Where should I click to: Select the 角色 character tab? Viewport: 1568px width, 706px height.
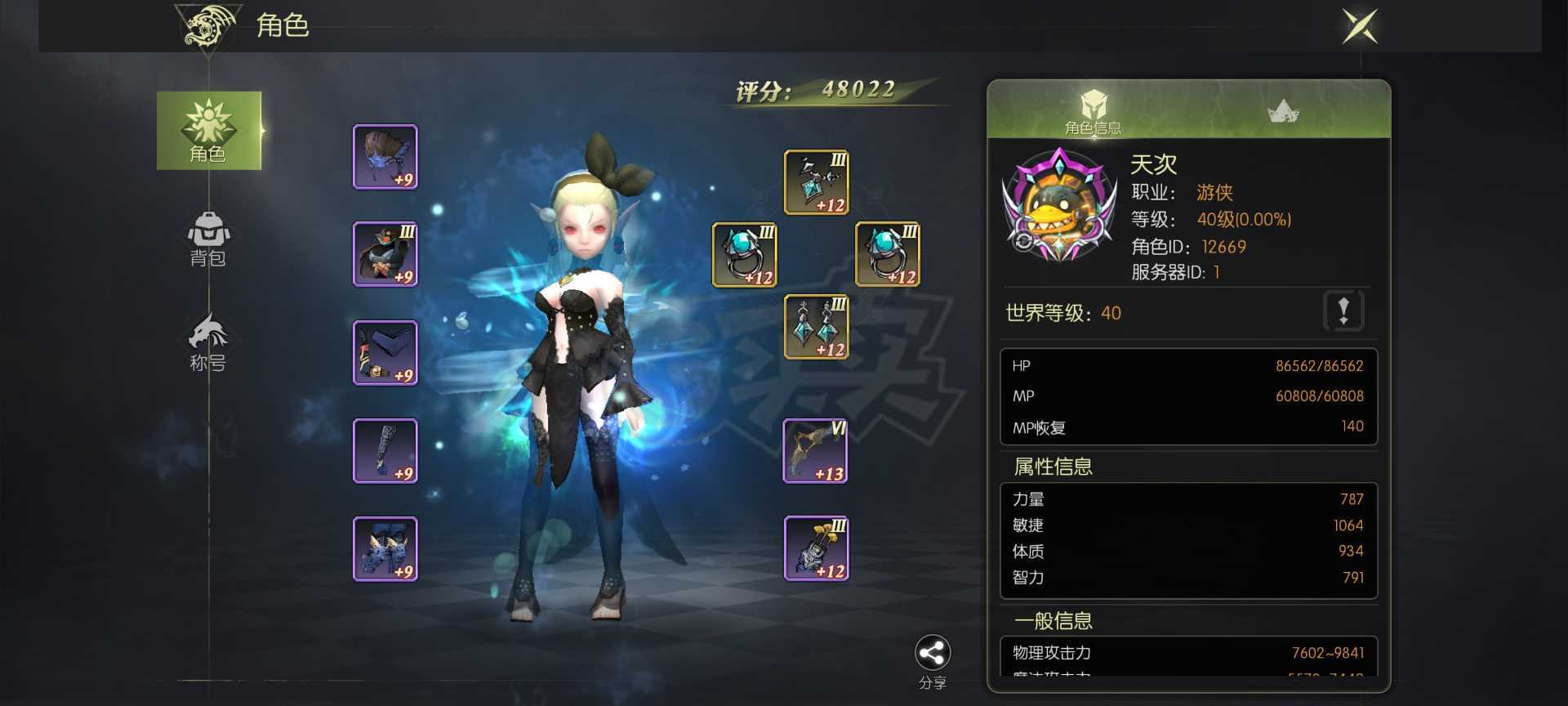[208, 132]
